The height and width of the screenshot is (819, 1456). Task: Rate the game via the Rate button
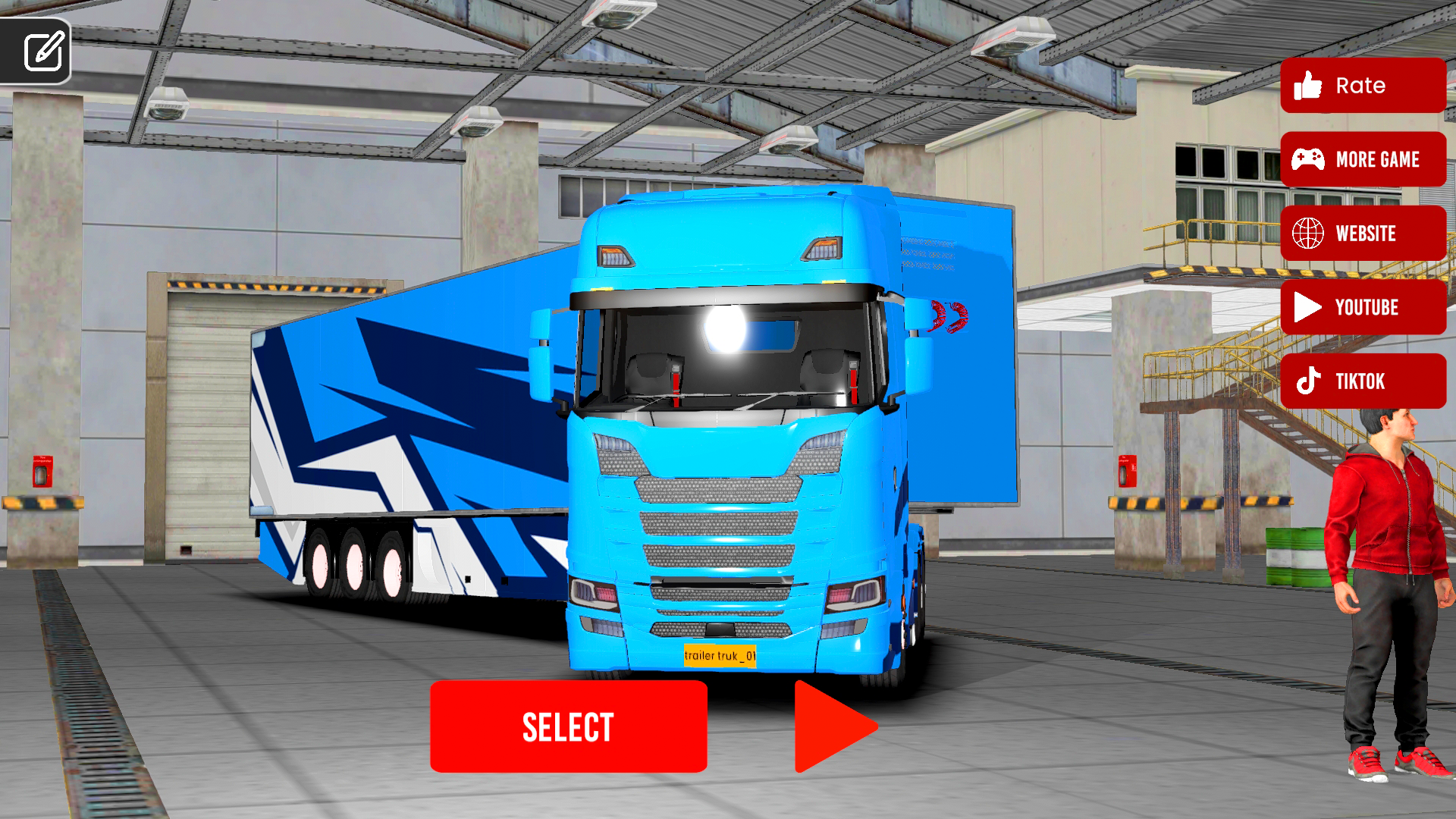pos(1362,86)
